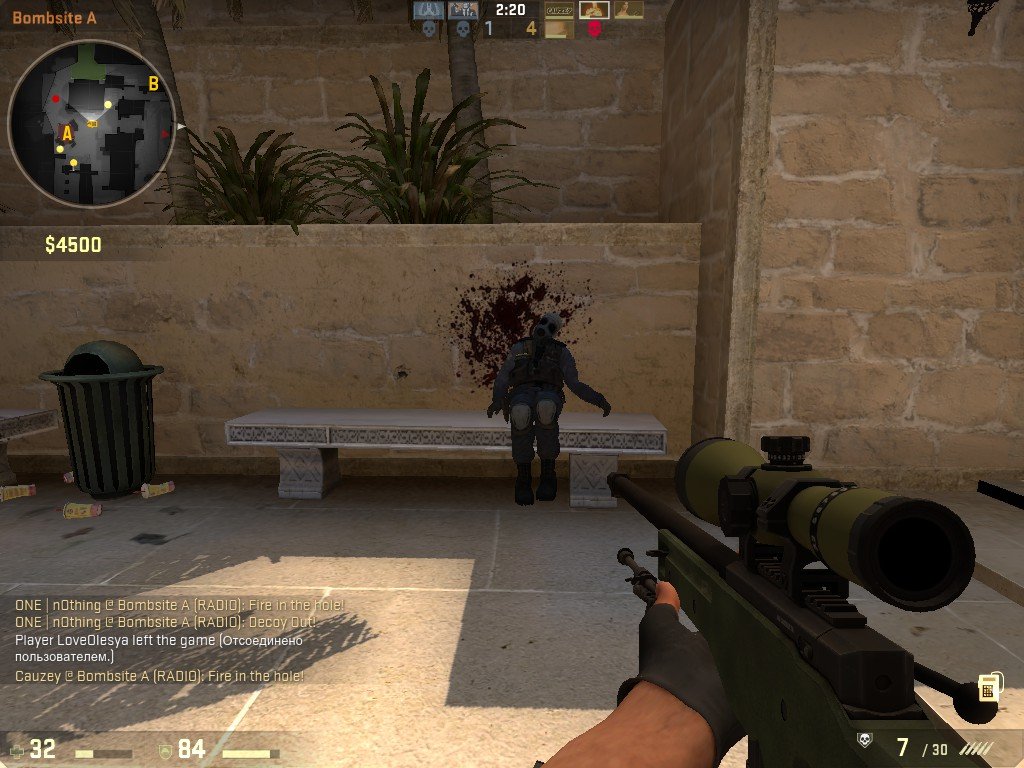Screen dimensions: 1024x768
Task: Select Cauzey's avatar in the top scoreboard
Action: click(x=560, y=10)
